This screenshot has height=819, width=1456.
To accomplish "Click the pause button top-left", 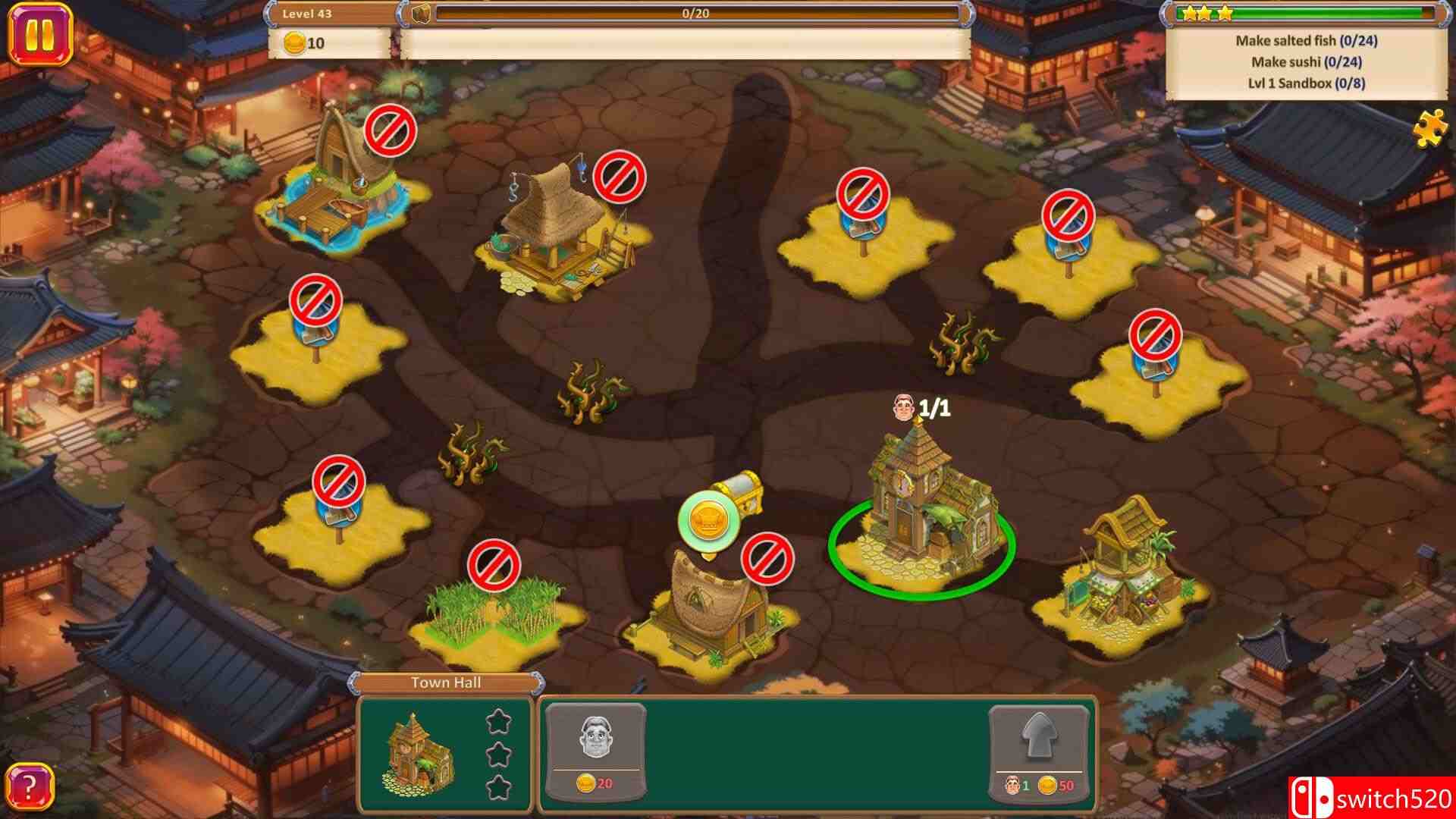I will coord(42,32).
